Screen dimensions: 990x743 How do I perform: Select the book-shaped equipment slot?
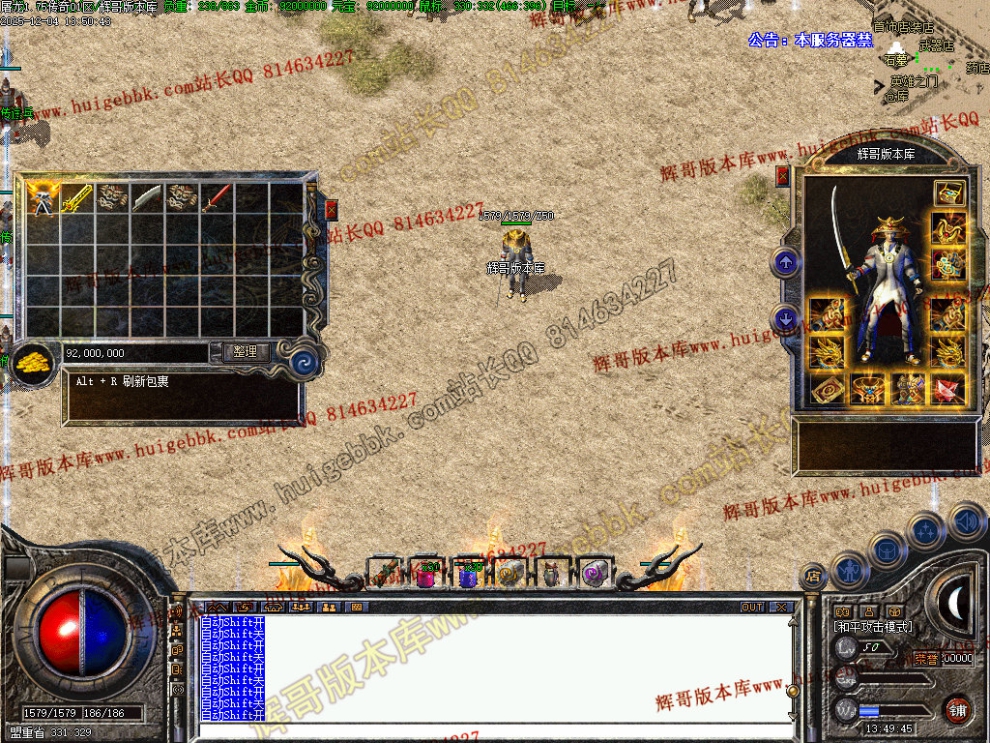pos(827,389)
